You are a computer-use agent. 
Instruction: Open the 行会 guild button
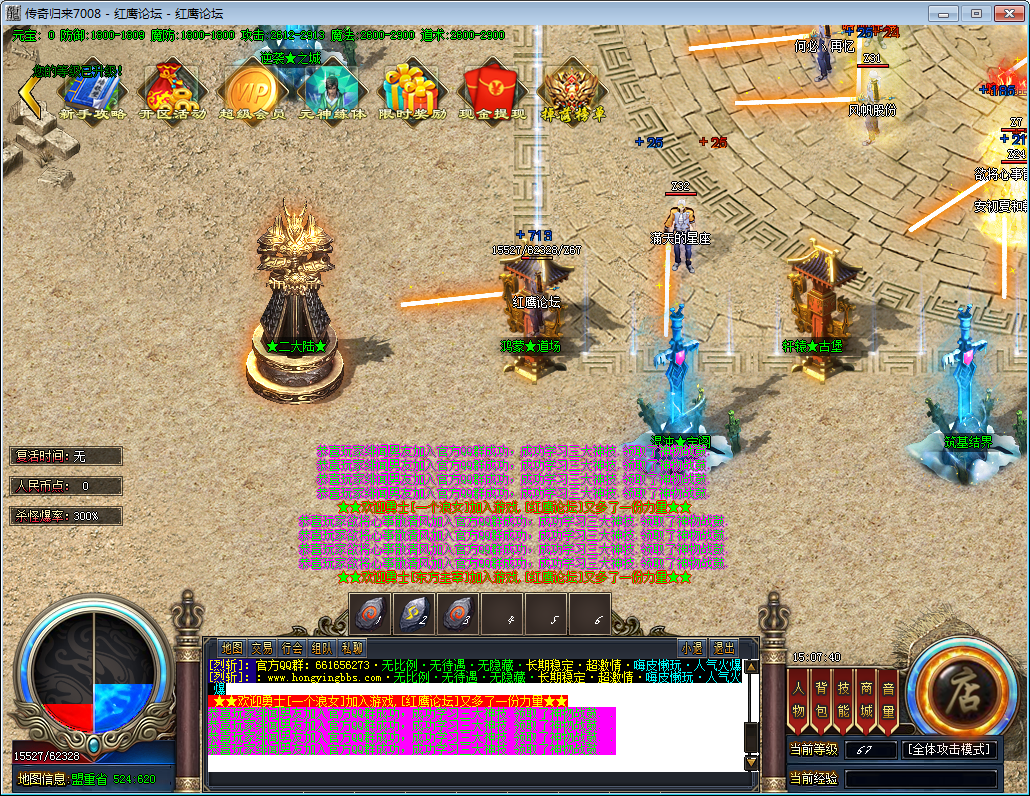pyautogui.click(x=292, y=648)
